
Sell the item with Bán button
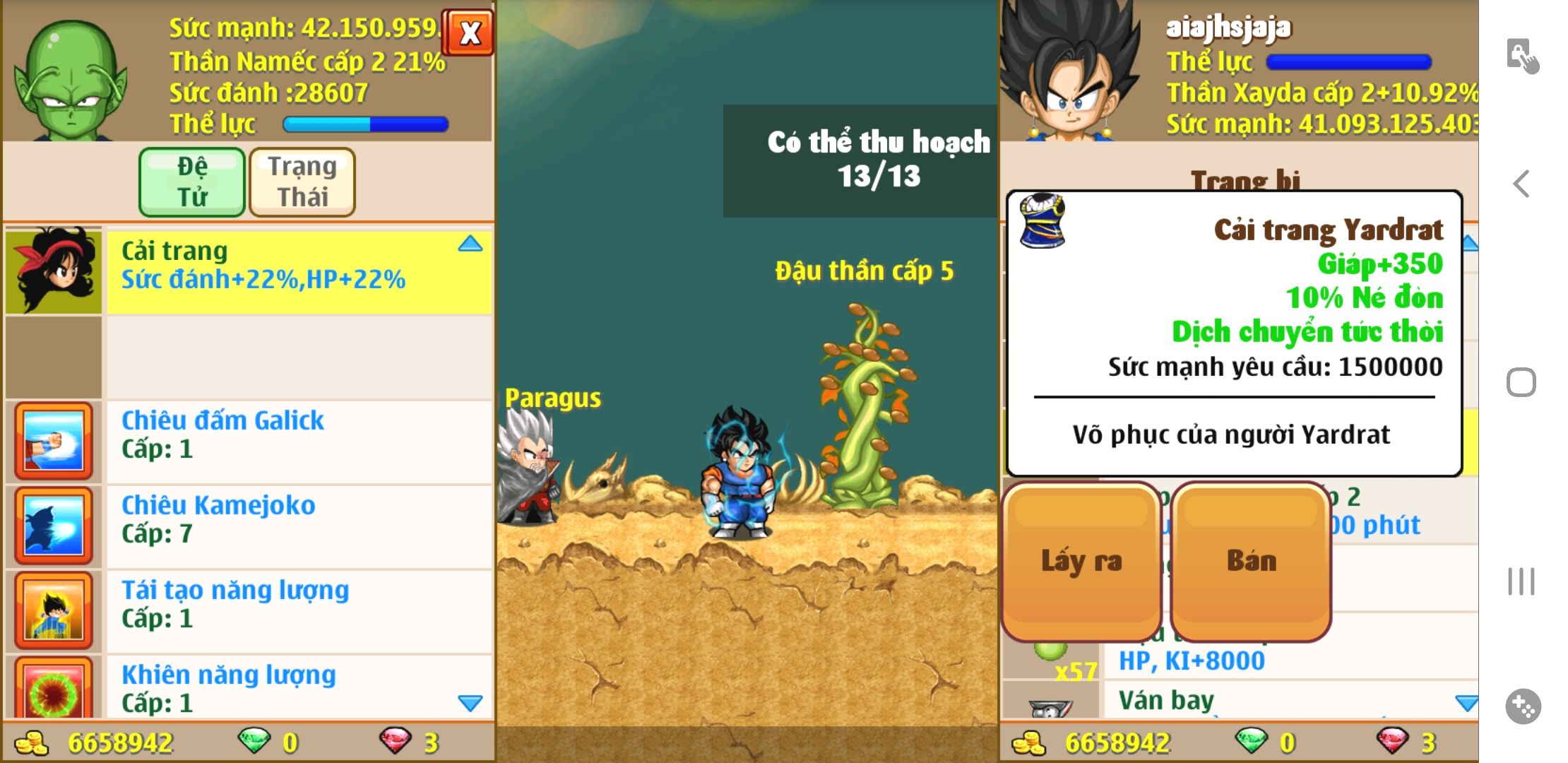[1251, 561]
